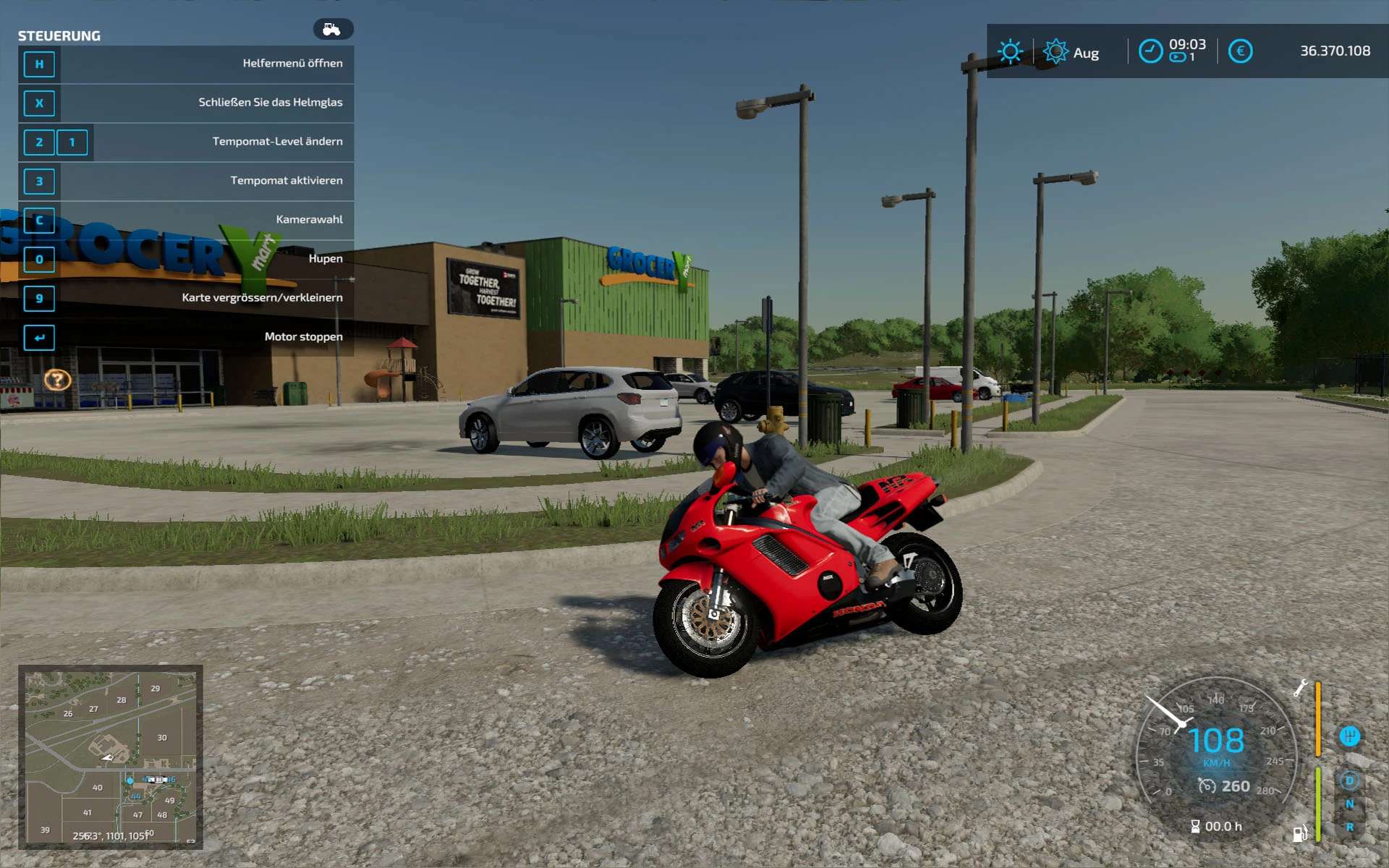Image resolution: width=1389 pixels, height=868 pixels.
Task: Click the August season icon
Action: (x=1055, y=51)
